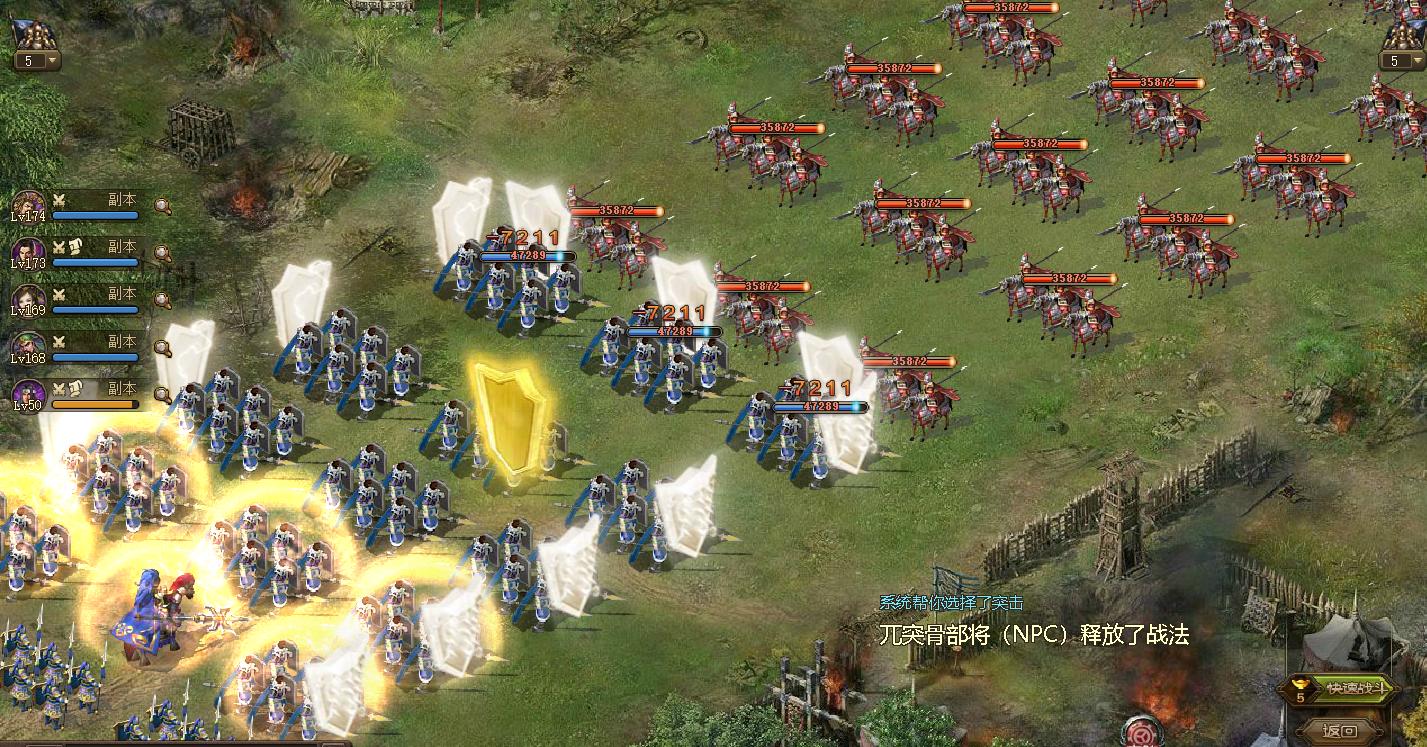Click the 返回 return button
This screenshot has width=1427, height=747.
click(1339, 730)
